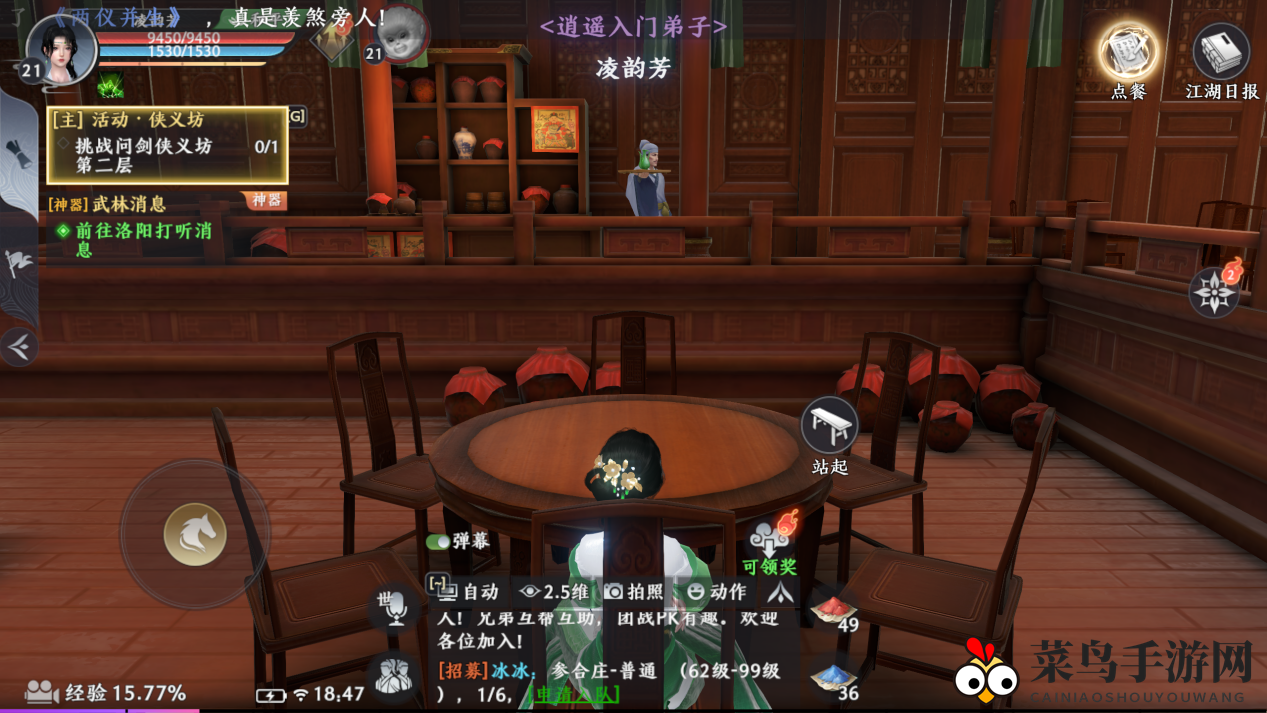This screenshot has height=713, width=1267.
Task: Claim the 可领奖 reward
Action: point(770,545)
